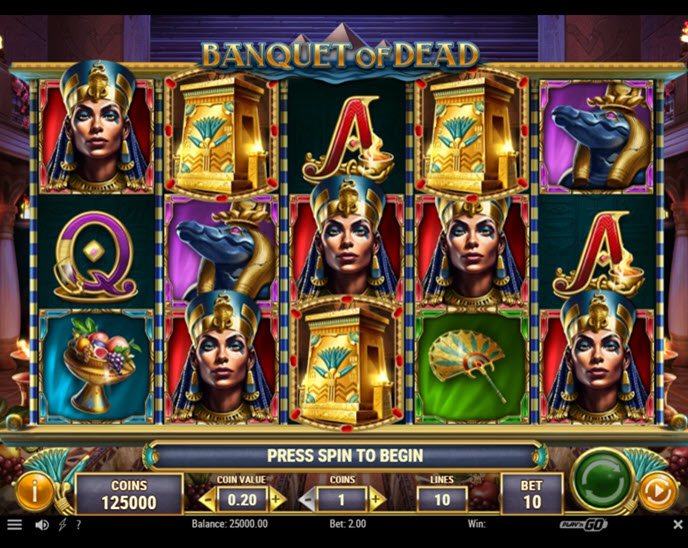This screenshot has width=688, height=548.
Task: Start autoplay with the orange play button
Action: [x=657, y=491]
